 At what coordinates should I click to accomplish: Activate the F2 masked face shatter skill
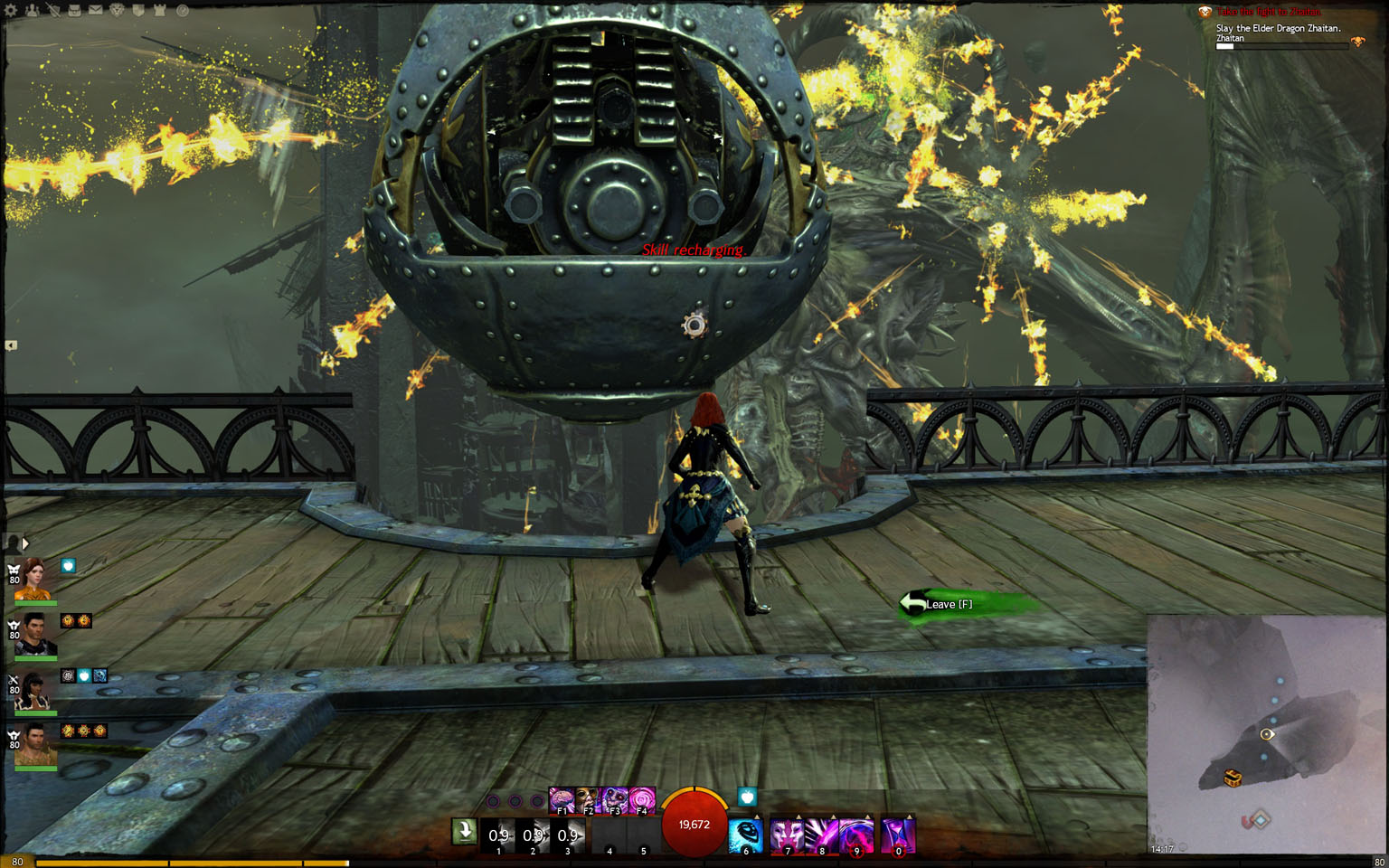tap(588, 800)
